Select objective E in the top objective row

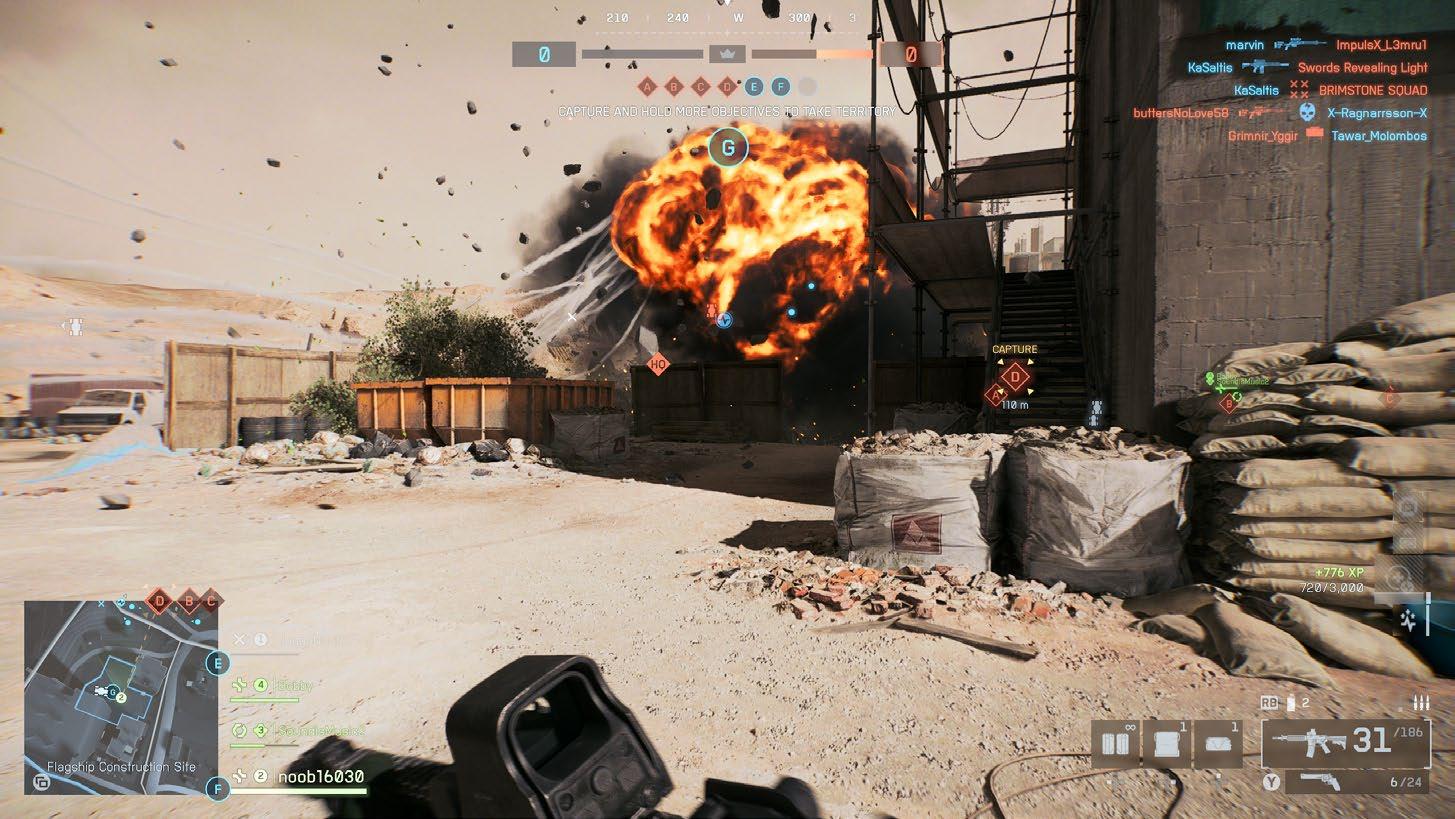click(754, 87)
